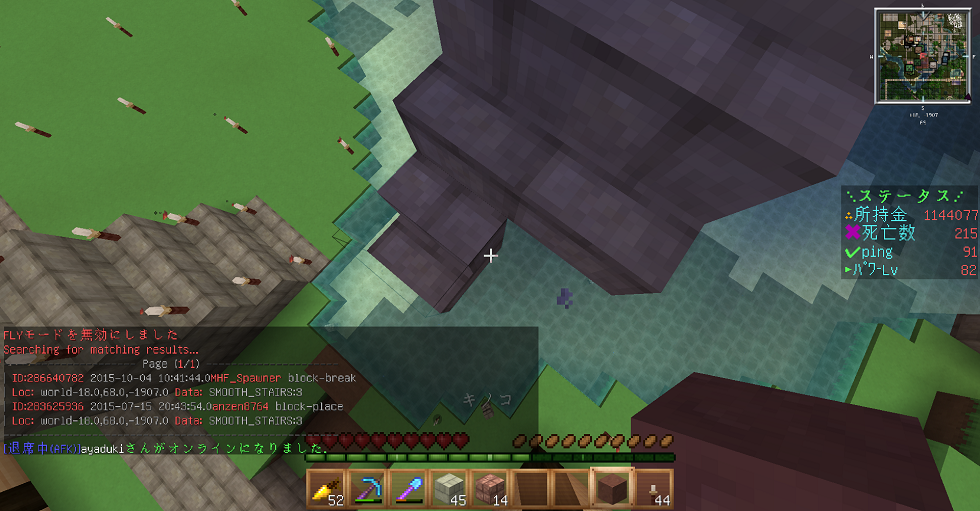980x511 pixels.
Task: Choose the diamond shovel in the hotbar
Action: pyautogui.click(x=408, y=489)
